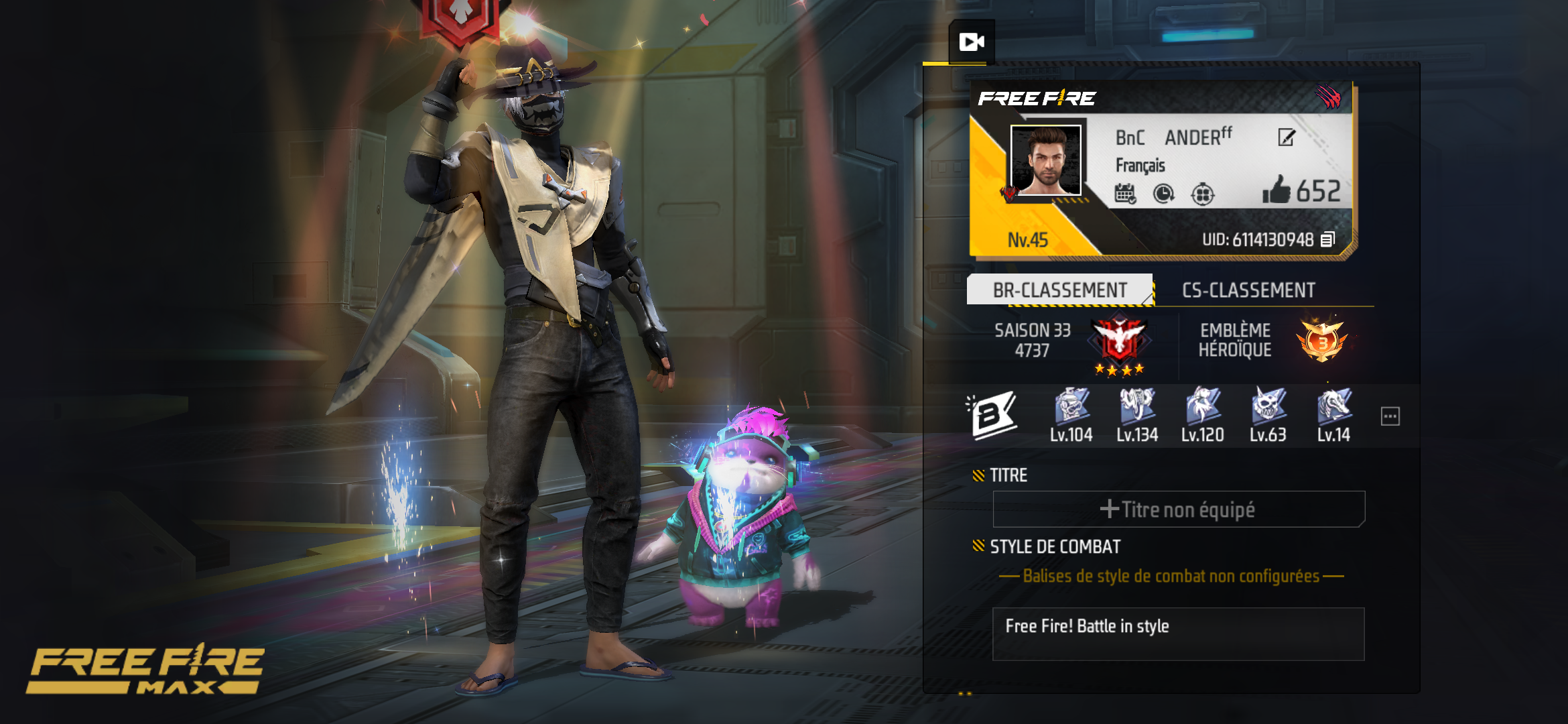Screen dimensions: 1568x724
Task: Expand more badges with the ellipsis button
Action: point(1390,416)
